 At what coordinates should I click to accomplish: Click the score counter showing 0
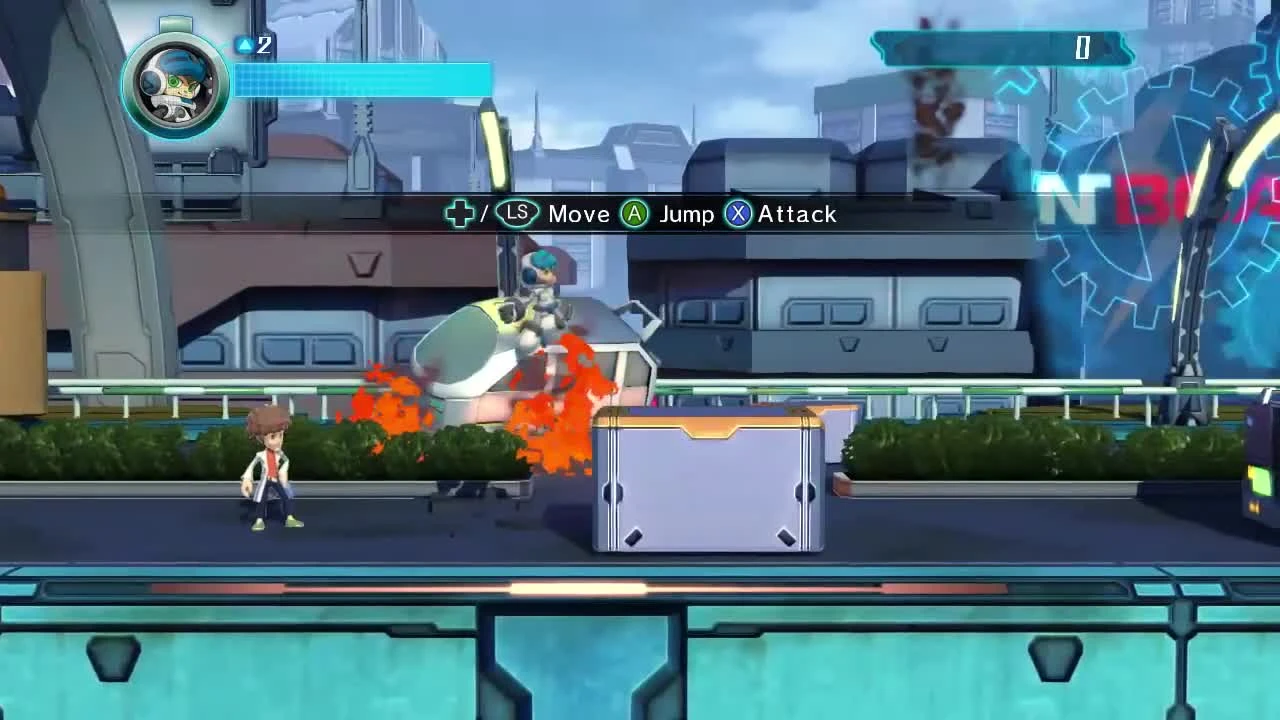[x=1083, y=48]
